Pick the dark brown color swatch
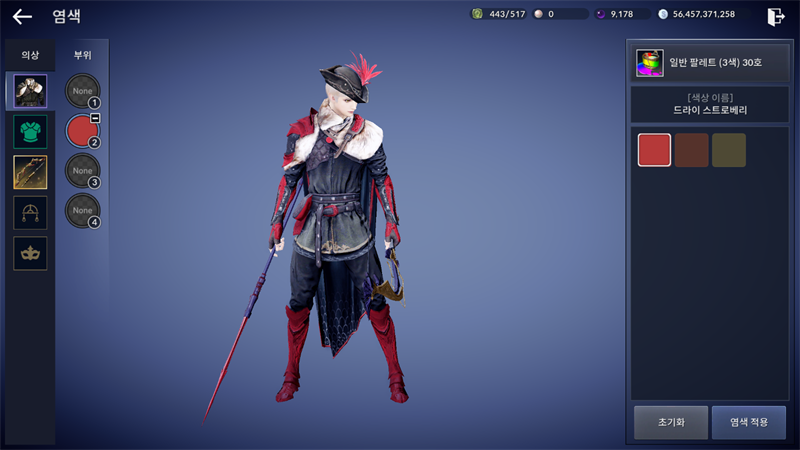The image size is (800, 450). (x=691, y=150)
